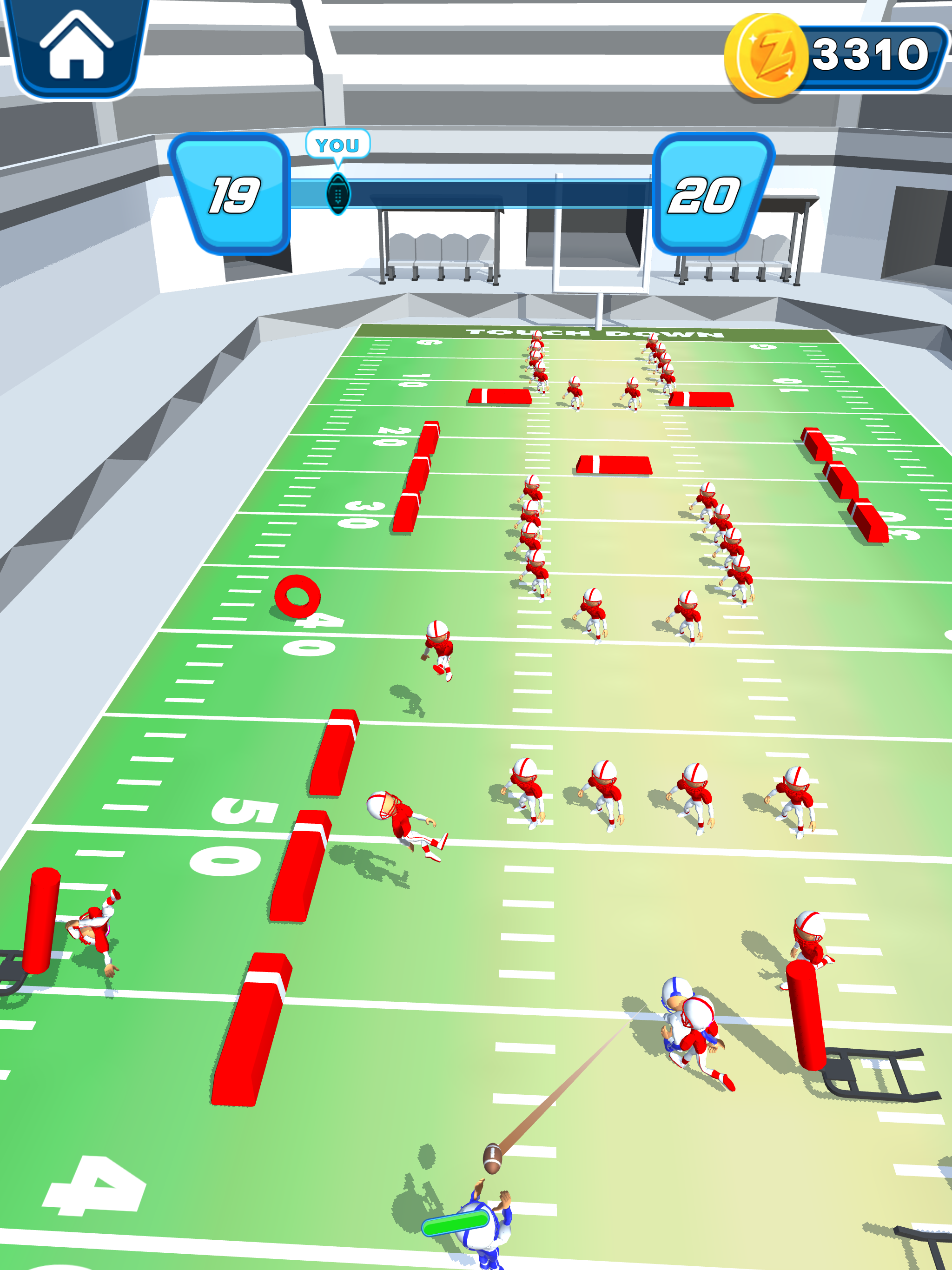Tap the YOU speech bubble label
The image size is (952, 1270).
point(339,145)
